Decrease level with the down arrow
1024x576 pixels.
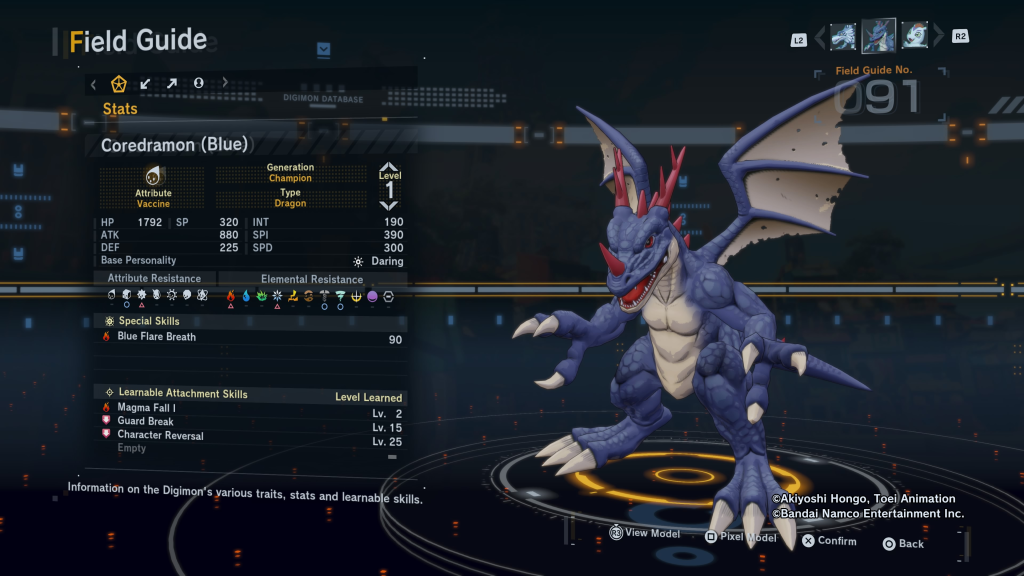coord(389,205)
